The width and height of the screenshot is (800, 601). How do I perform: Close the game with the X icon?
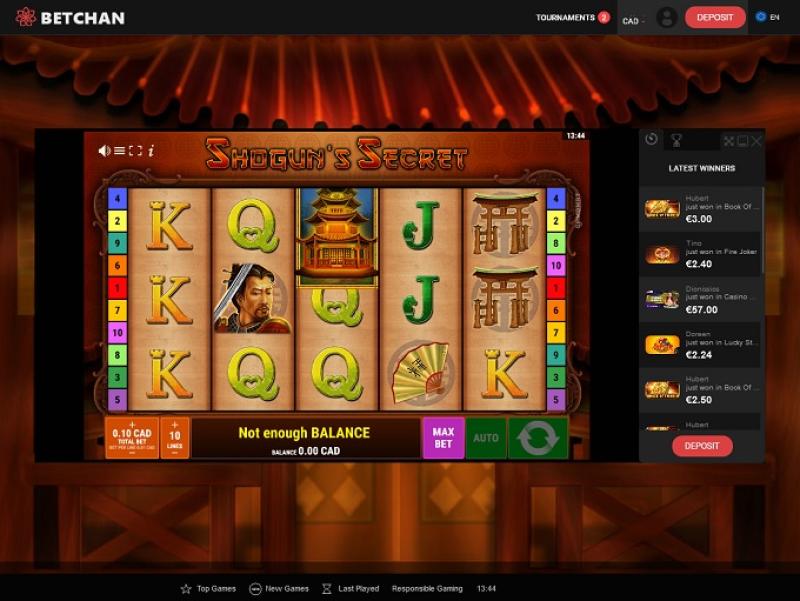757,141
